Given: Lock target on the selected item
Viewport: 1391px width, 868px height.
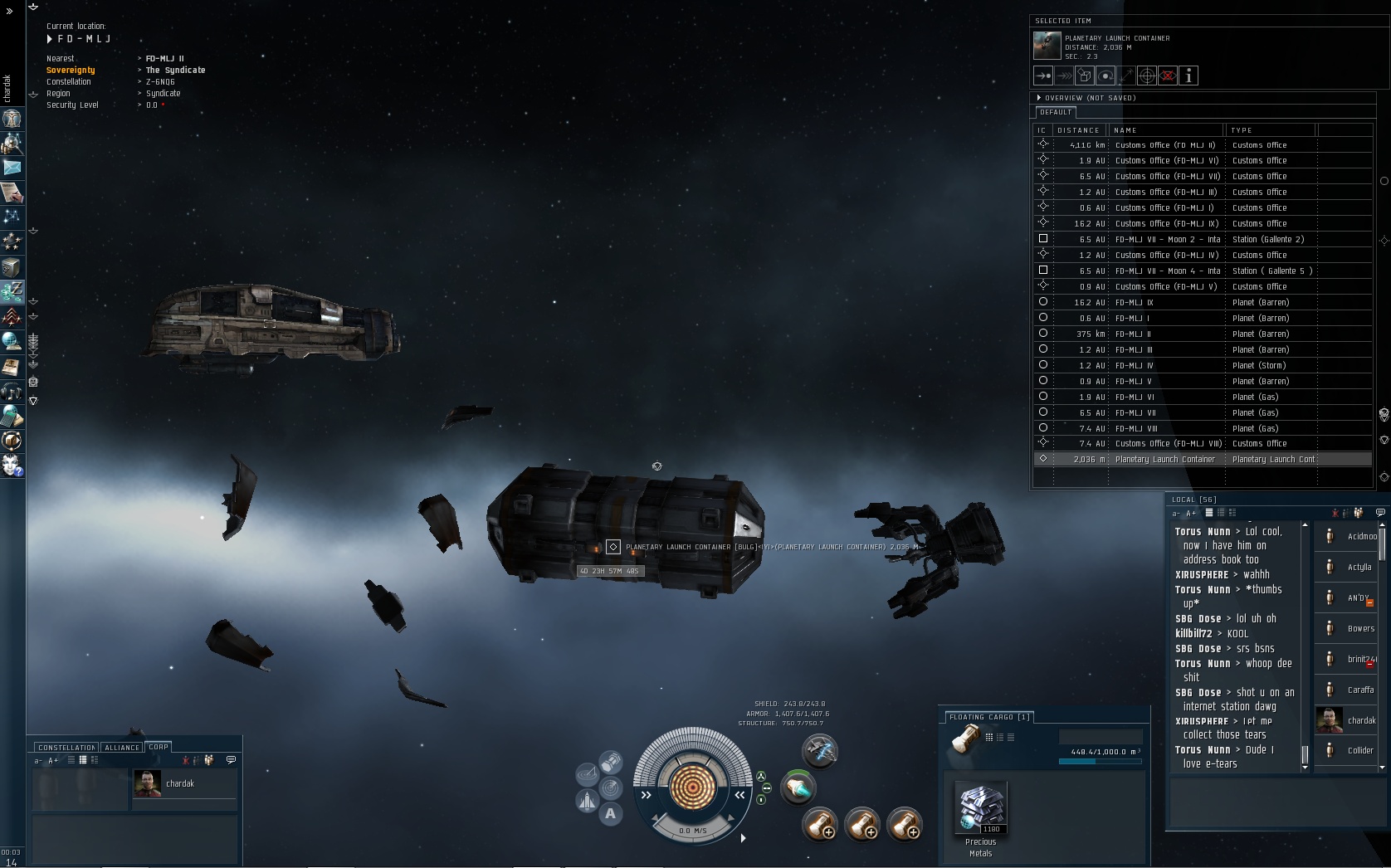Looking at the screenshot, I should [1147, 76].
